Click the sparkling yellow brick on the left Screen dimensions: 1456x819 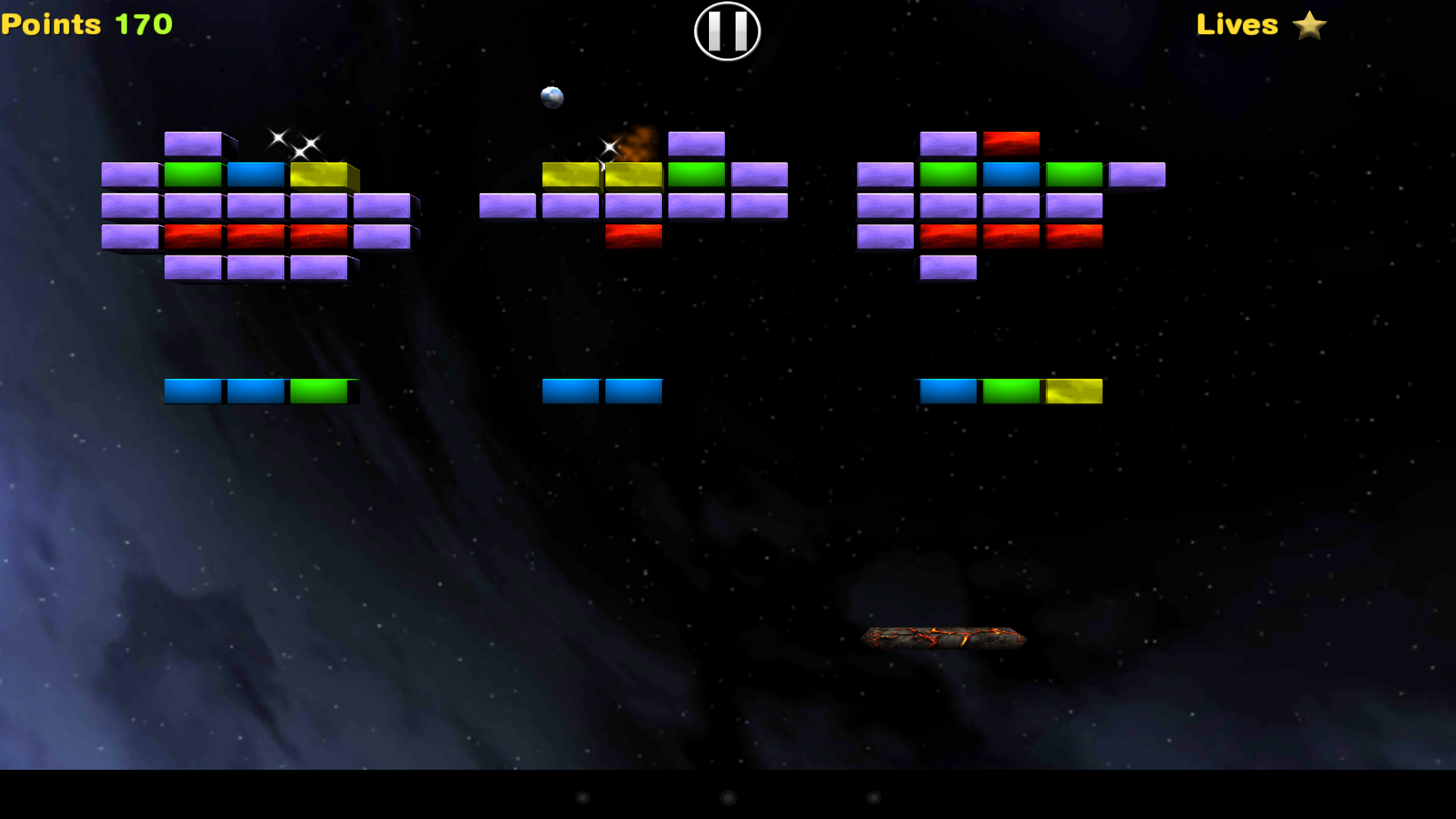tap(317, 173)
